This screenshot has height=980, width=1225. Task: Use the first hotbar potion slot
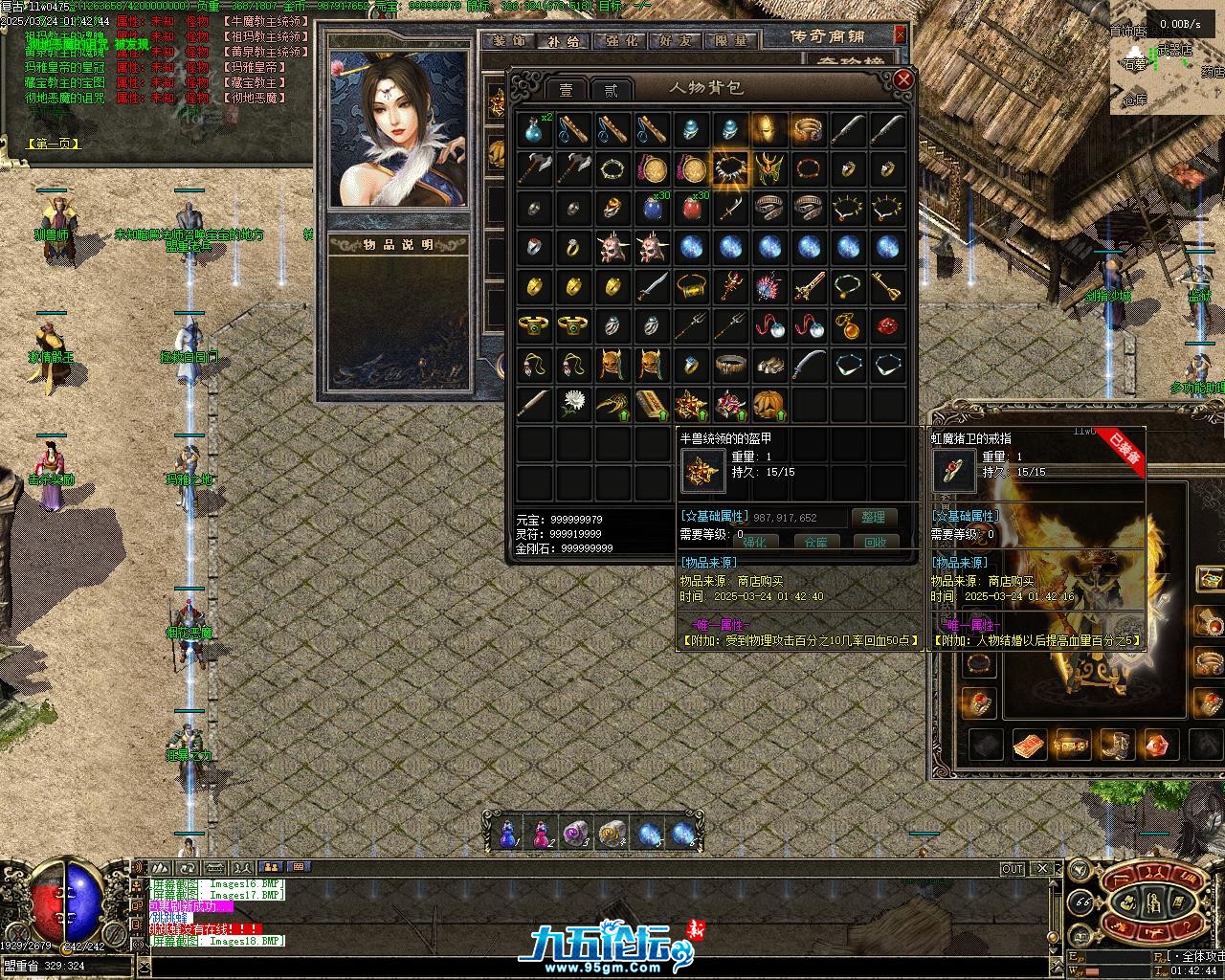(507, 834)
